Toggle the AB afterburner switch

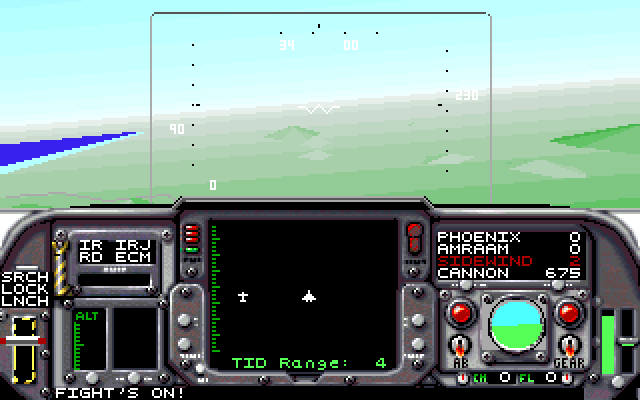(x=460, y=348)
